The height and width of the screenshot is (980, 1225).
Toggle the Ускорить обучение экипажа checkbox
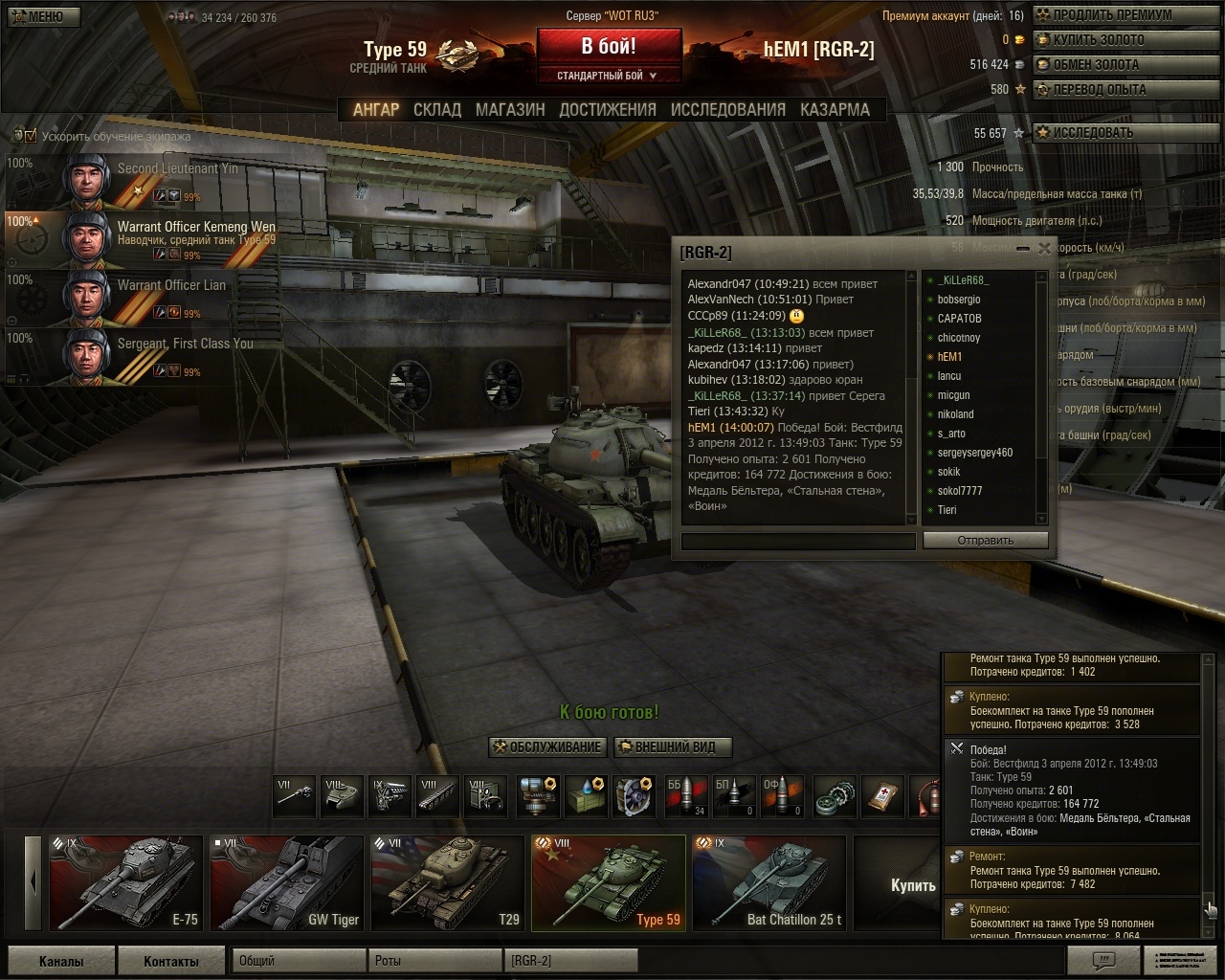(31, 136)
